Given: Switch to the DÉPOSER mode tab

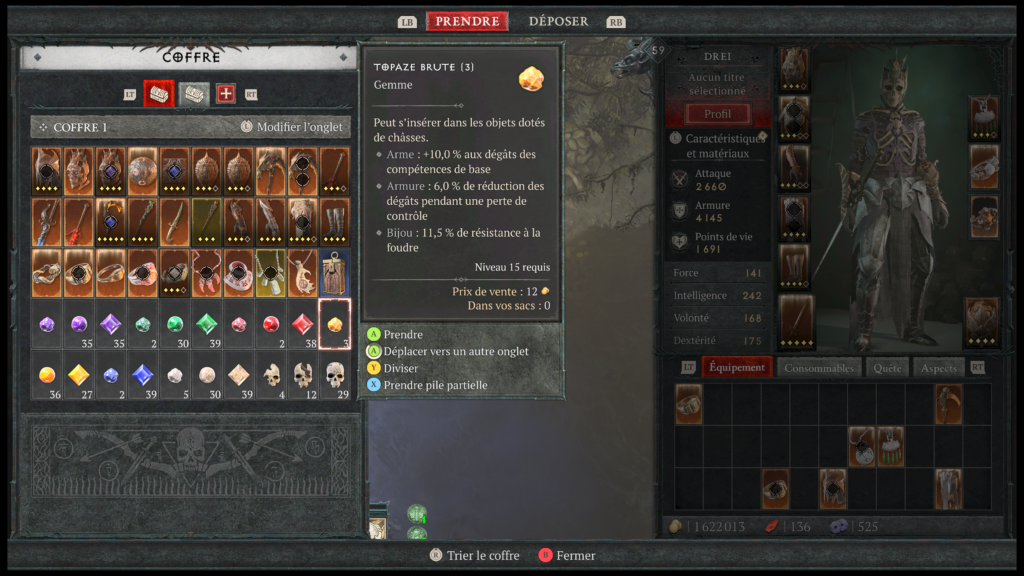Looking at the screenshot, I should pyautogui.click(x=558, y=21).
